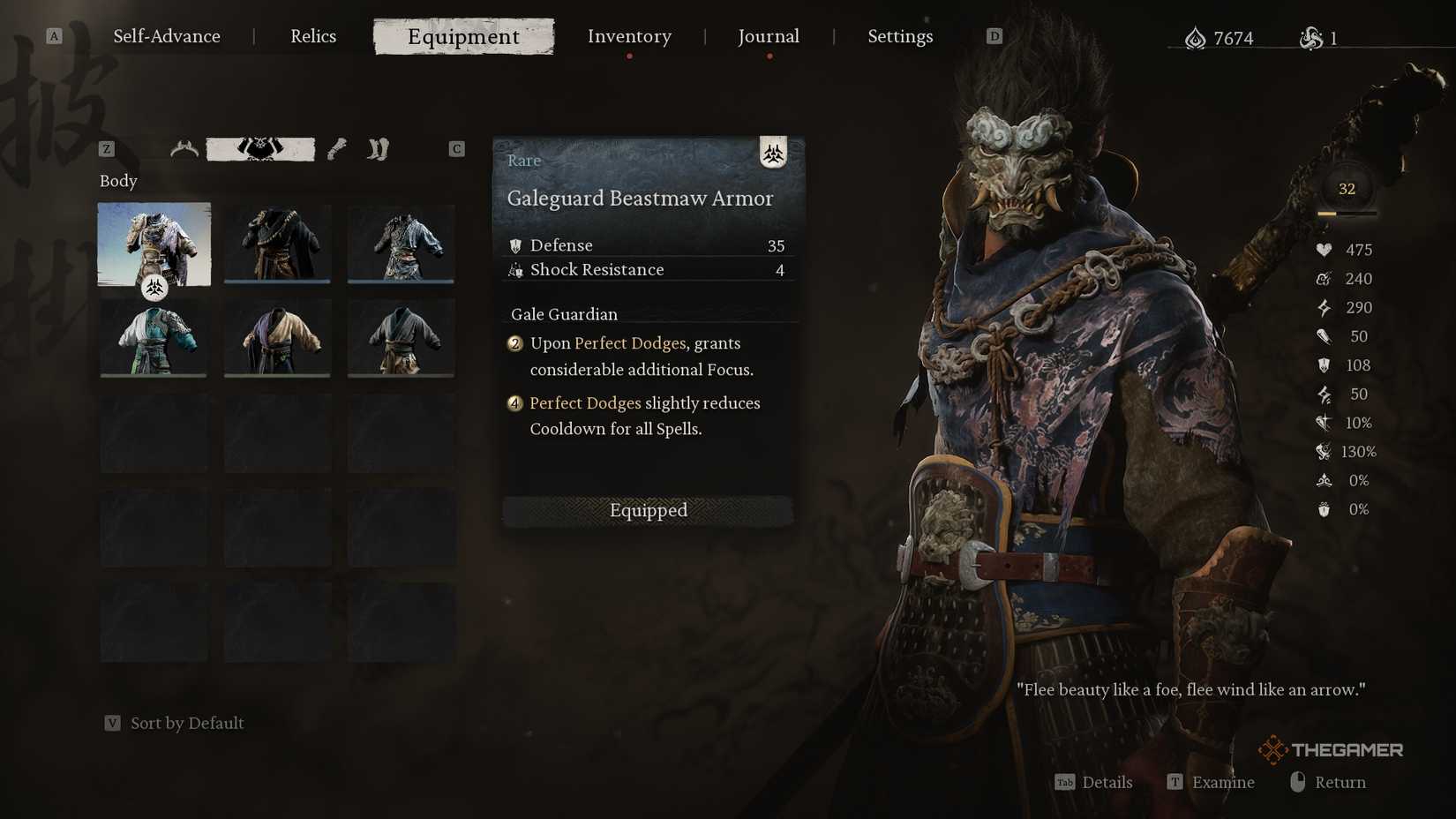Click the critical rate icon showing 10%

(1323, 423)
